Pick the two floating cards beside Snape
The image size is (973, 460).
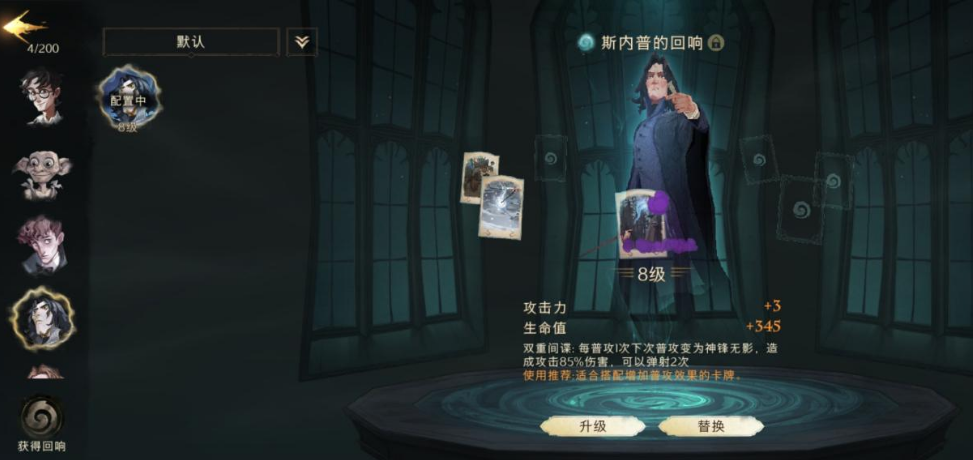tap(492, 194)
